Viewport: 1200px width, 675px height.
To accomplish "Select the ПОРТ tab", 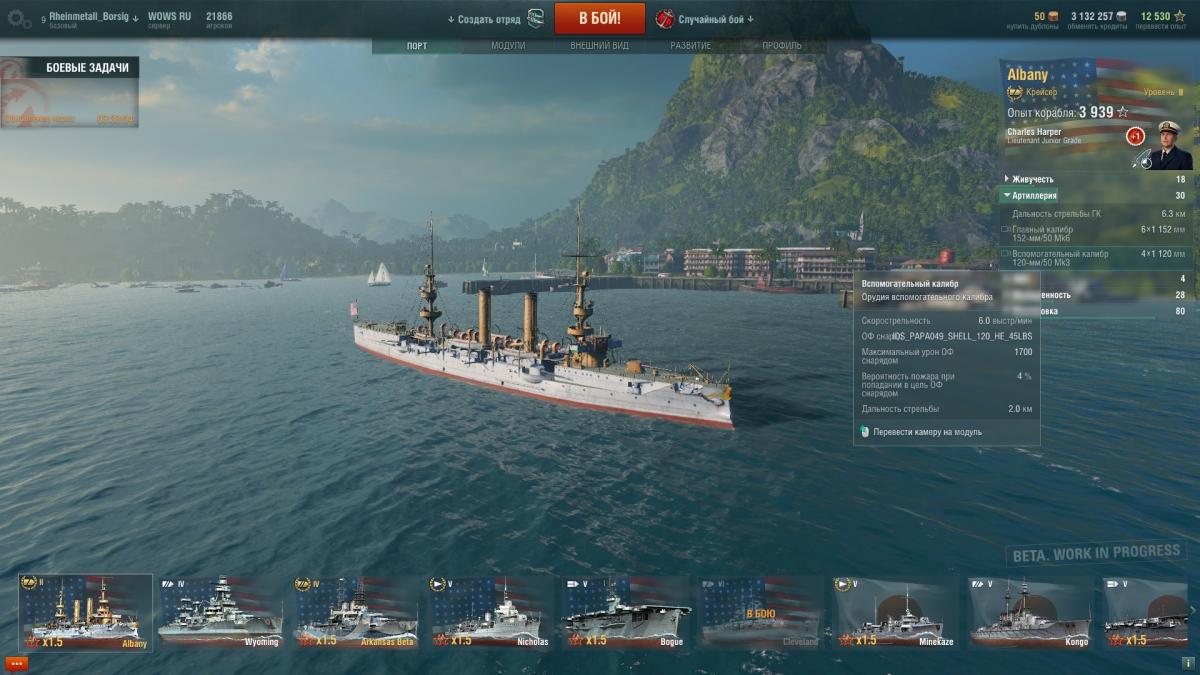I will pos(417,46).
